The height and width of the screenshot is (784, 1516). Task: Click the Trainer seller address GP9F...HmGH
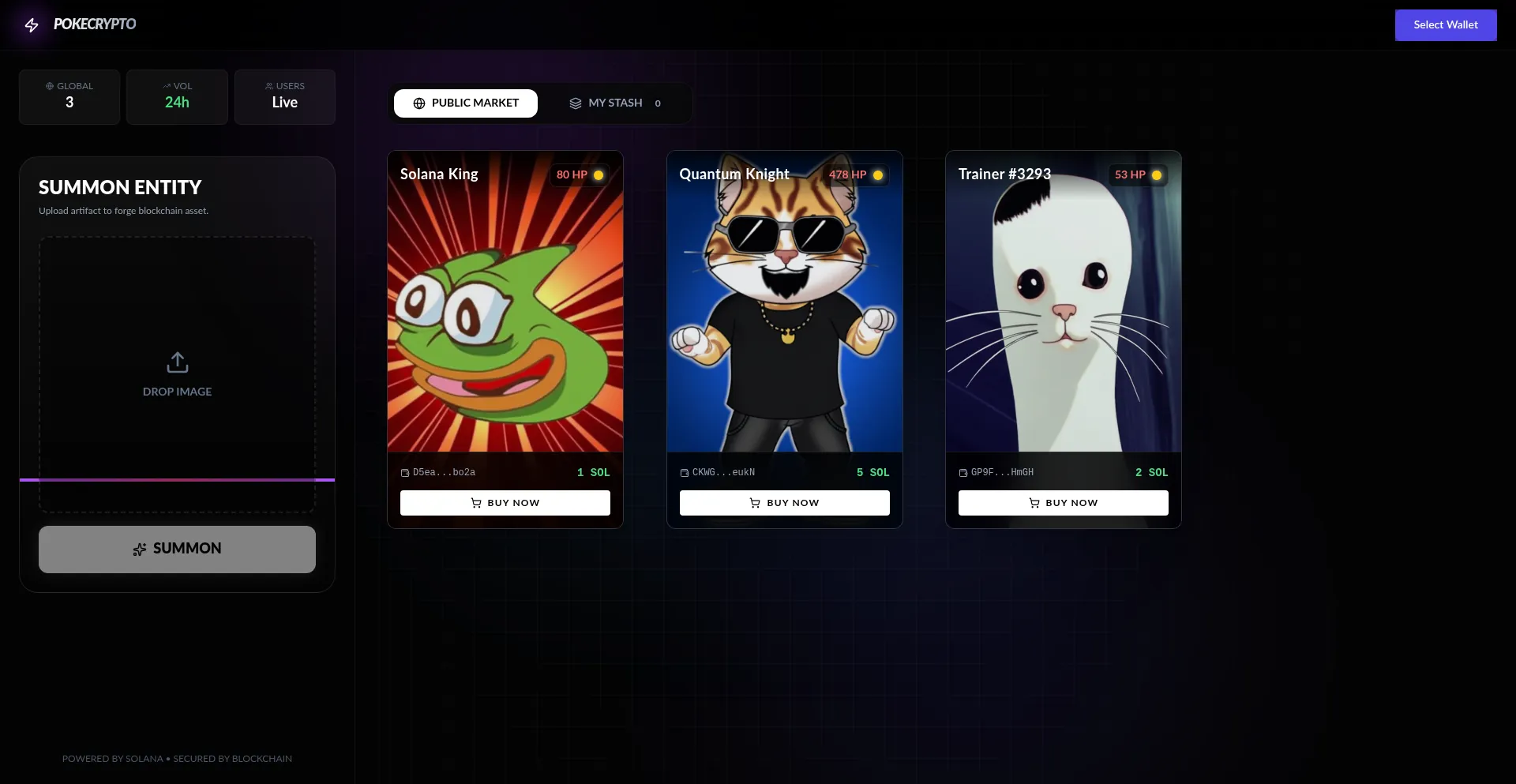(x=1002, y=472)
